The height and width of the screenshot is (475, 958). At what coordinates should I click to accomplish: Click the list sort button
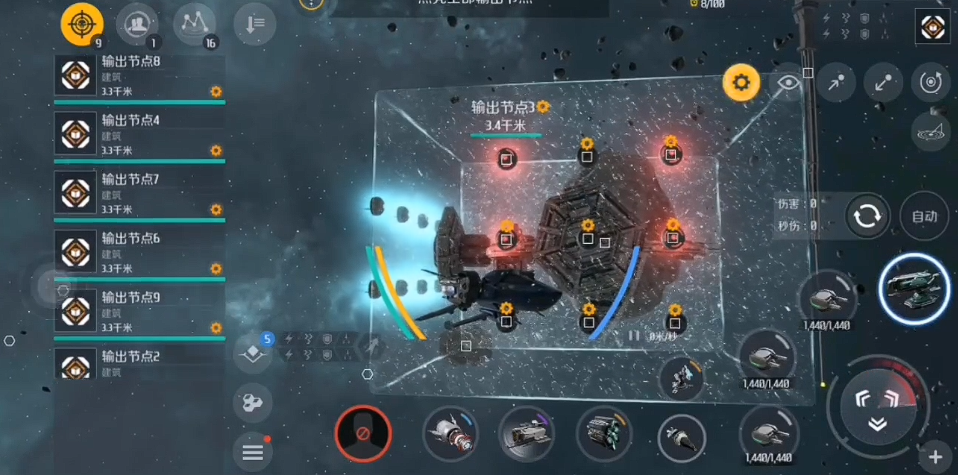[255, 24]
